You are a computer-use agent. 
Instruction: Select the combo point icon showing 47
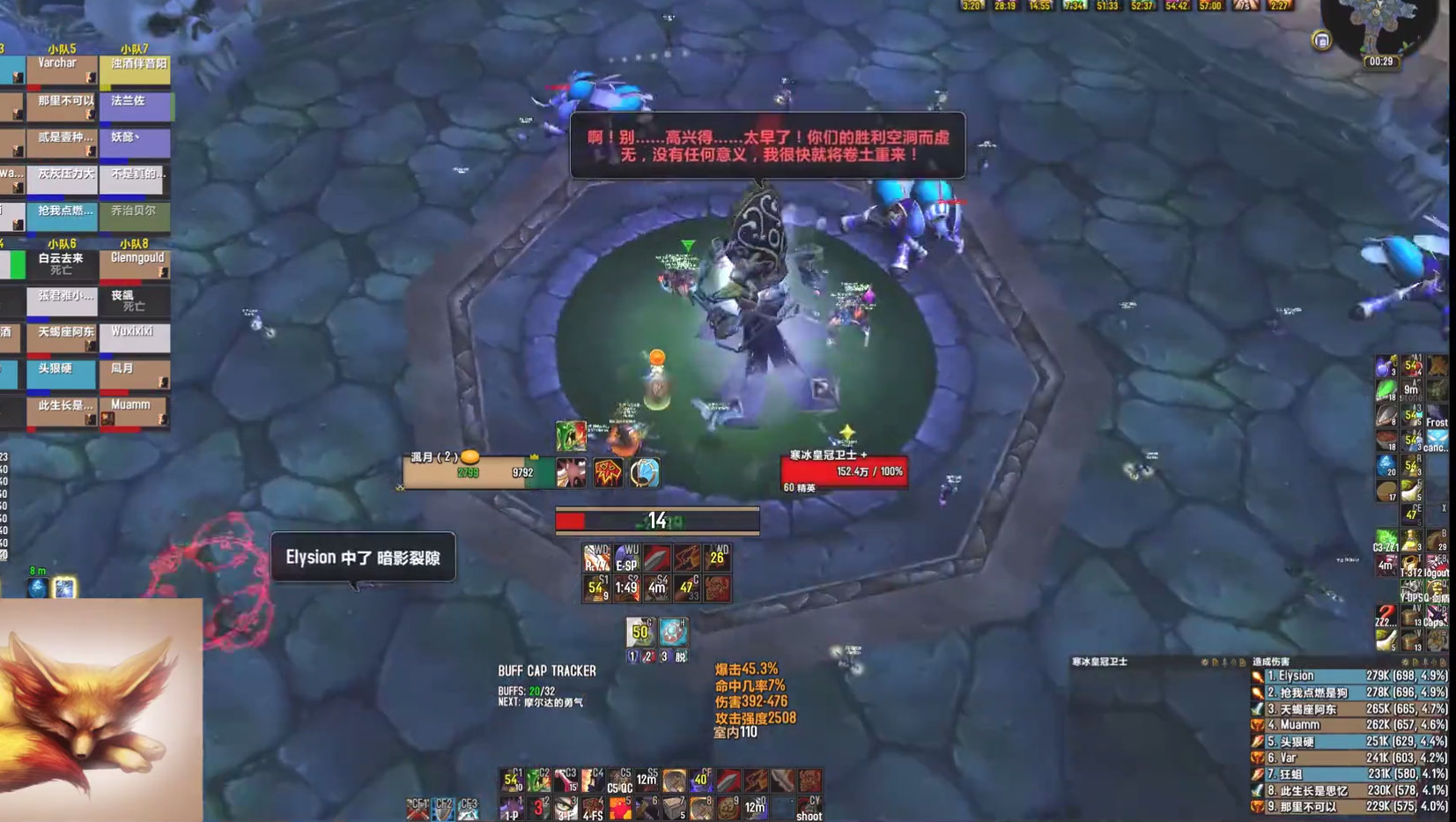click(x=688, y=588)
